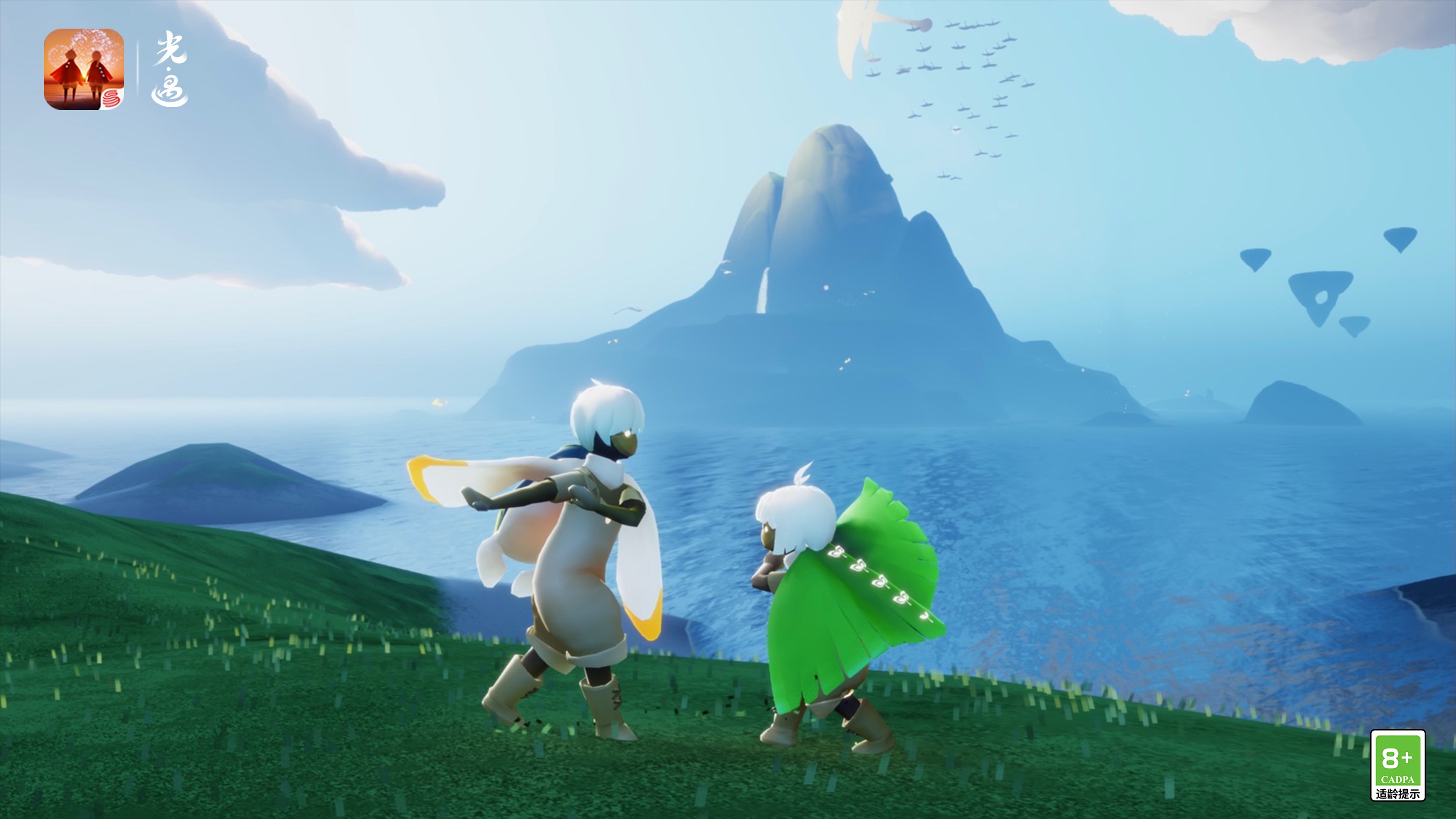This screenshot has width=1456, height=819.
Task: Open the CADPA 8+ age rating notice
Action: pos(1398,765)
